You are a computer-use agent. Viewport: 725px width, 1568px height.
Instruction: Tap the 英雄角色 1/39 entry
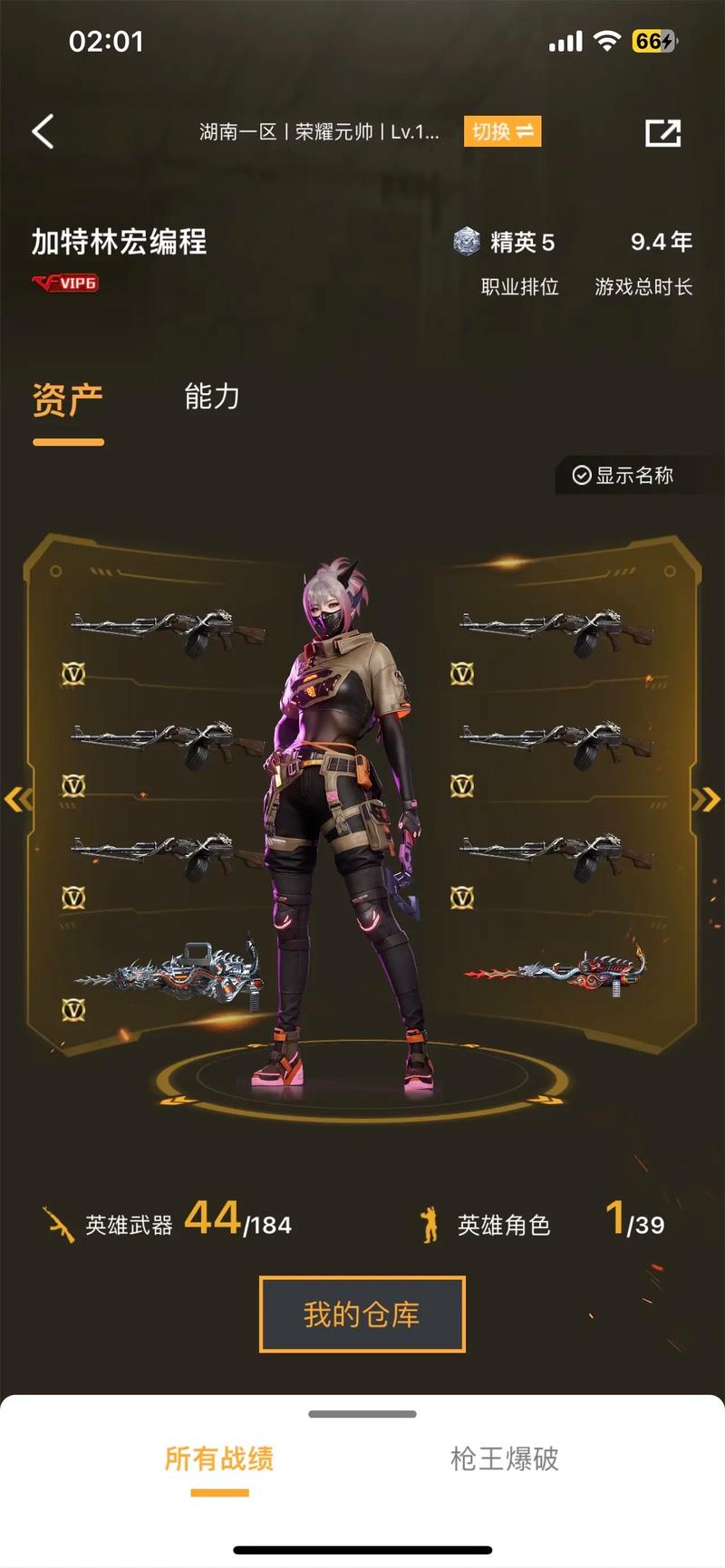(543, 1222)
